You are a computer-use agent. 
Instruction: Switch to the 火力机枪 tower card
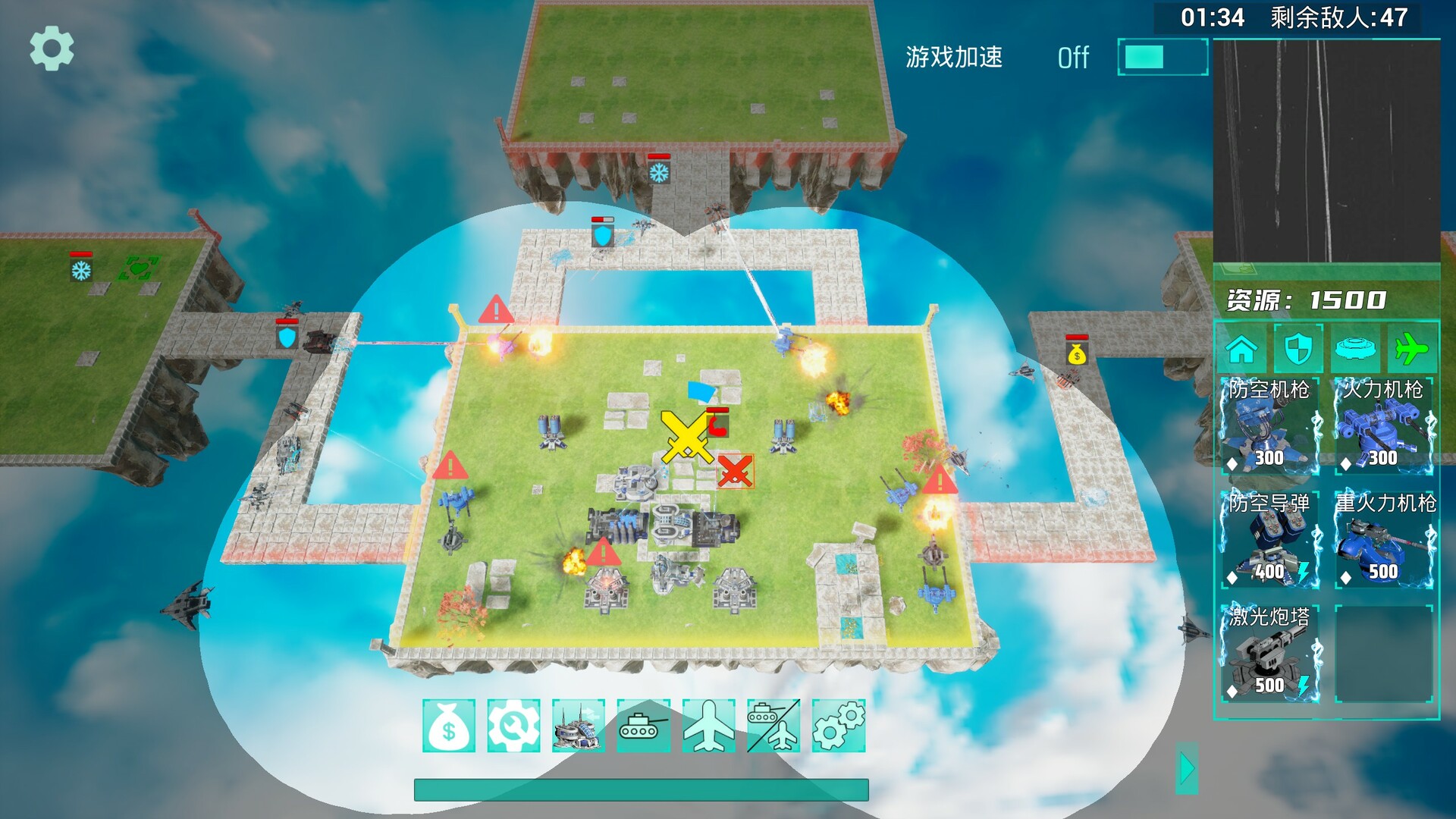click(x=1385, y=428)
